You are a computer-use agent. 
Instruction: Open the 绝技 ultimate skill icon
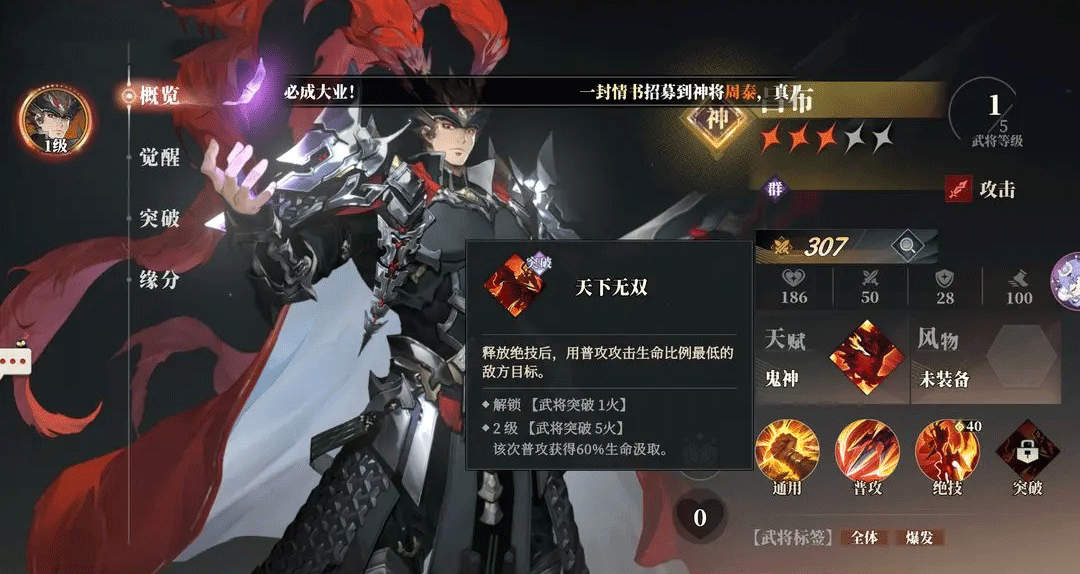947,451
